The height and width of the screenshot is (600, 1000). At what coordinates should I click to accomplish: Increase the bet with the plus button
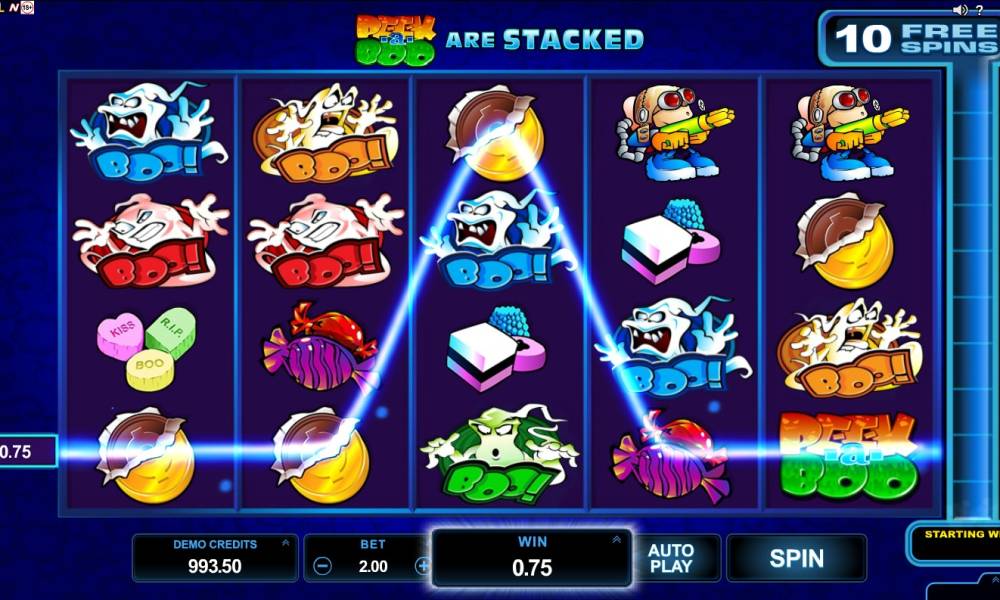[x=422, y=566]
